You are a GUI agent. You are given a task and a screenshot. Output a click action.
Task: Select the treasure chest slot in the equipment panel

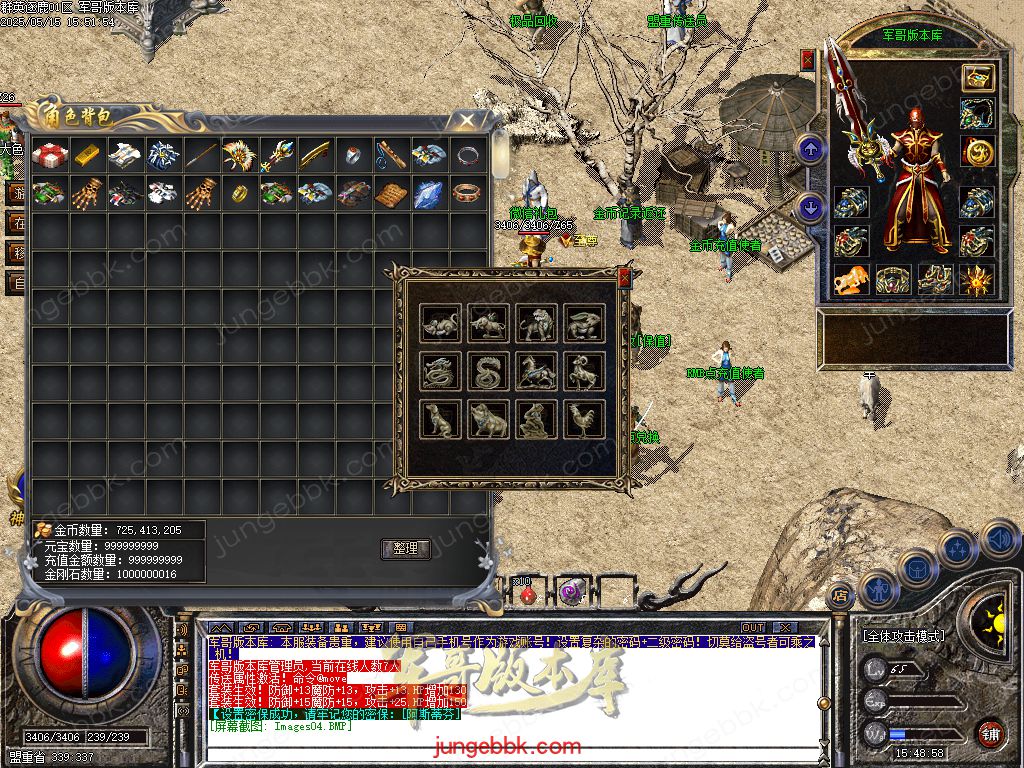pos(977,78)
